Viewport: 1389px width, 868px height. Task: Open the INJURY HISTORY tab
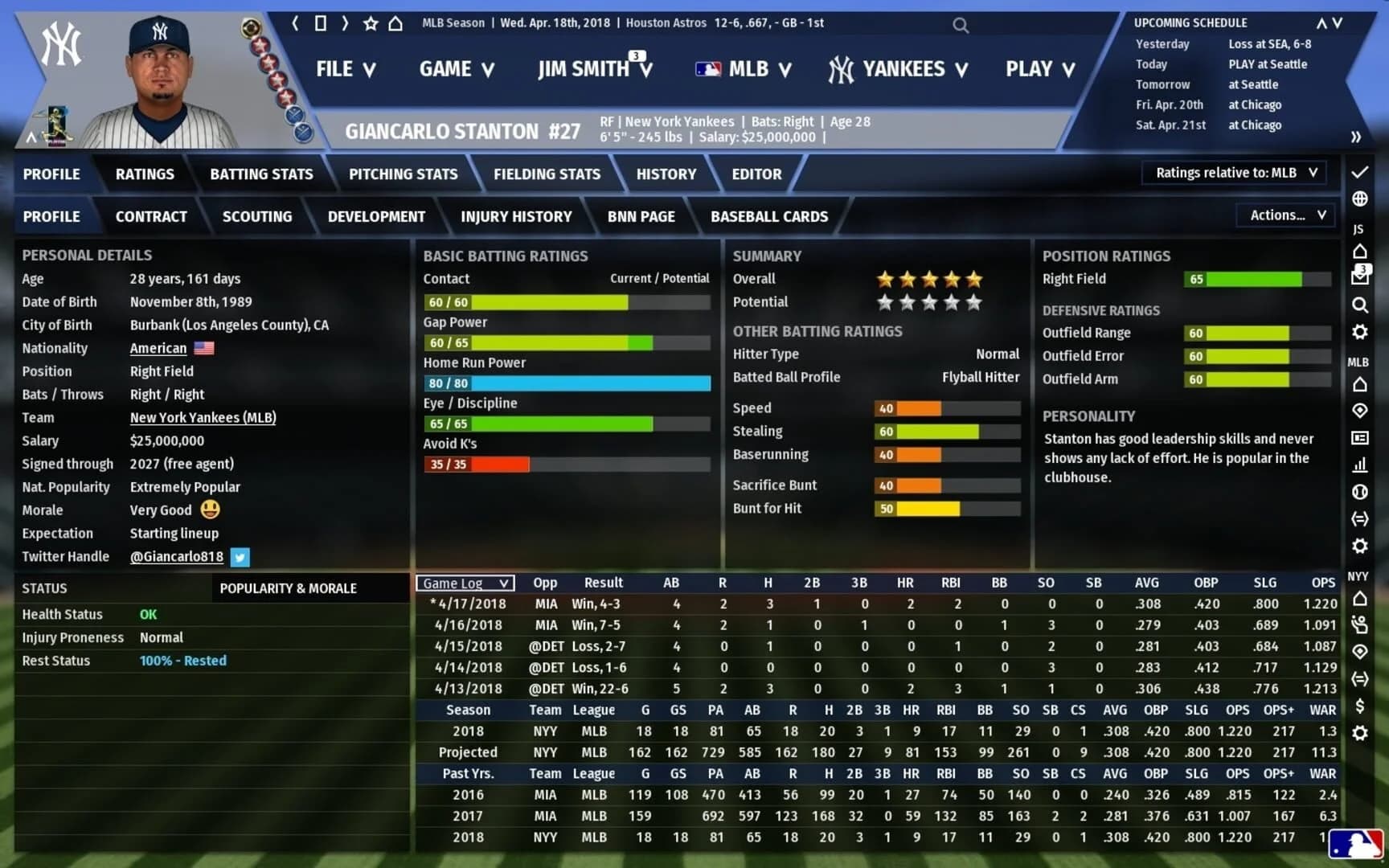pyautogui.click(x=517, y=216)
